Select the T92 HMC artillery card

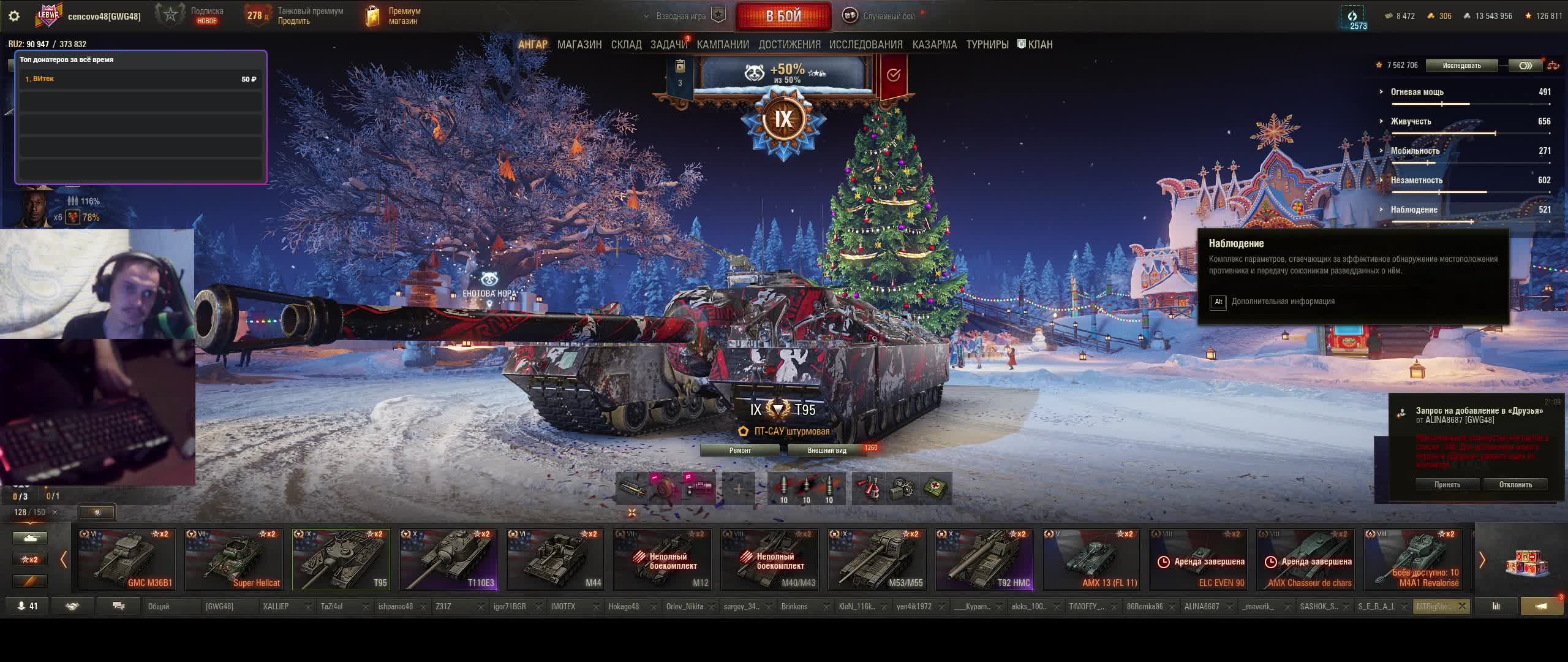[x=984, y=560]
